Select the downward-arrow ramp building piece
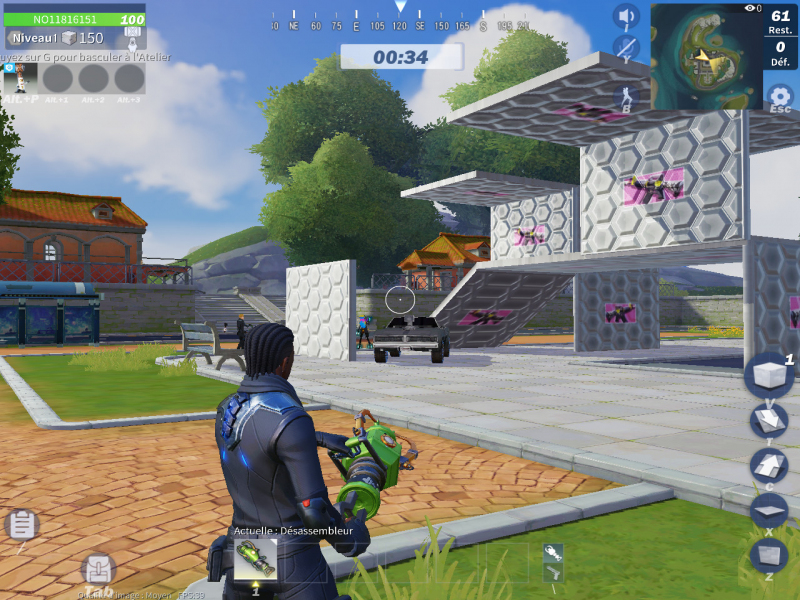 (768, 421)
